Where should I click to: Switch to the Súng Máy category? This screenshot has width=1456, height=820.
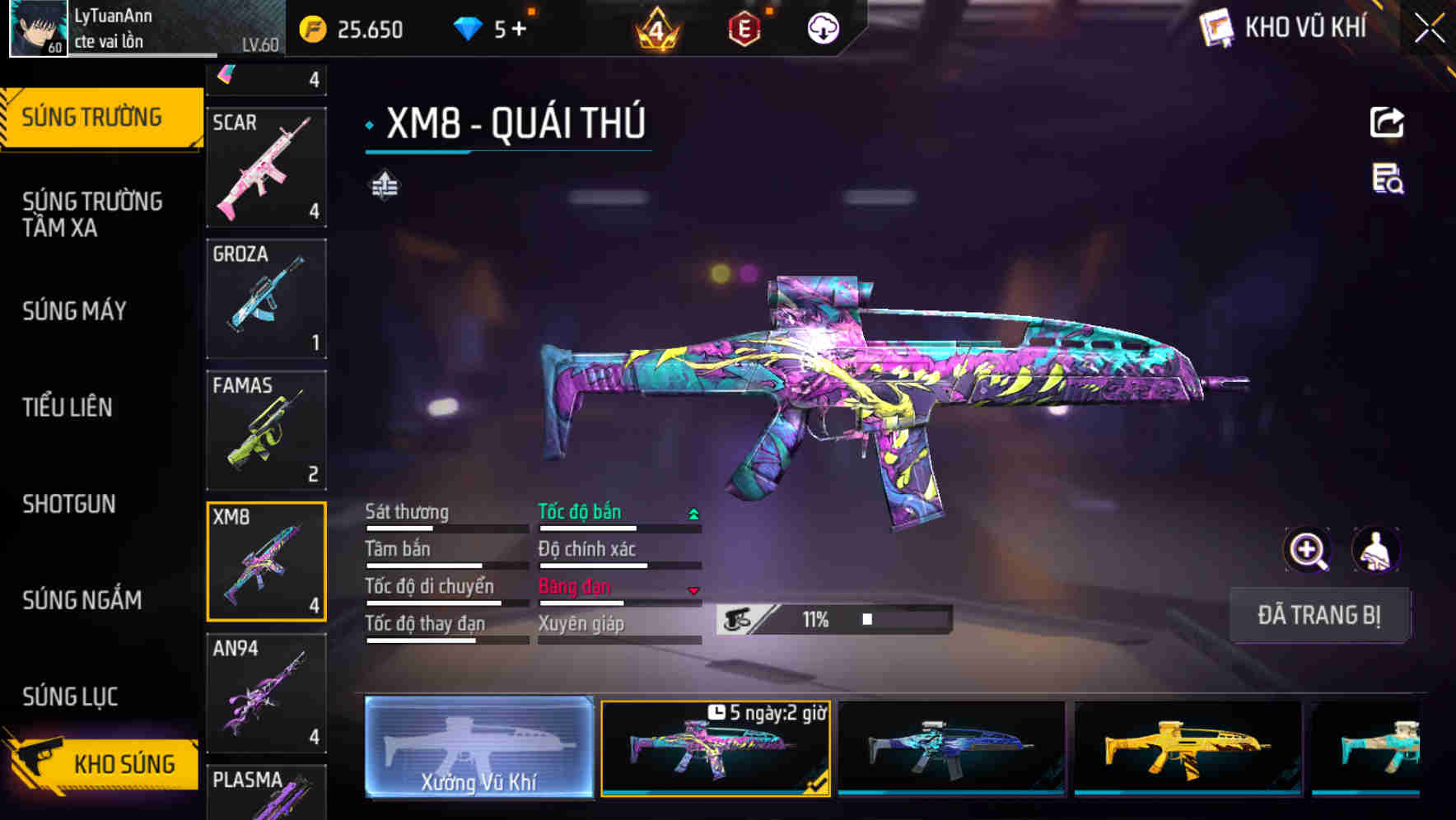tap(75, 311)
